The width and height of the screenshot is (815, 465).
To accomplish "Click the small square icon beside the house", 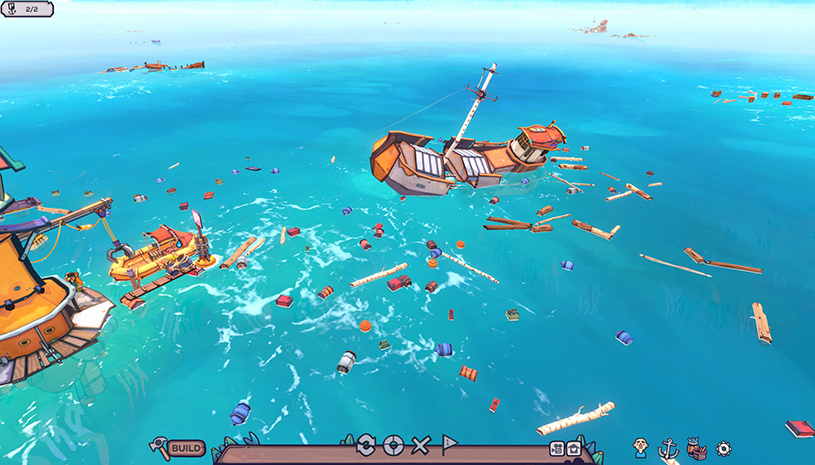I will 558,449.
